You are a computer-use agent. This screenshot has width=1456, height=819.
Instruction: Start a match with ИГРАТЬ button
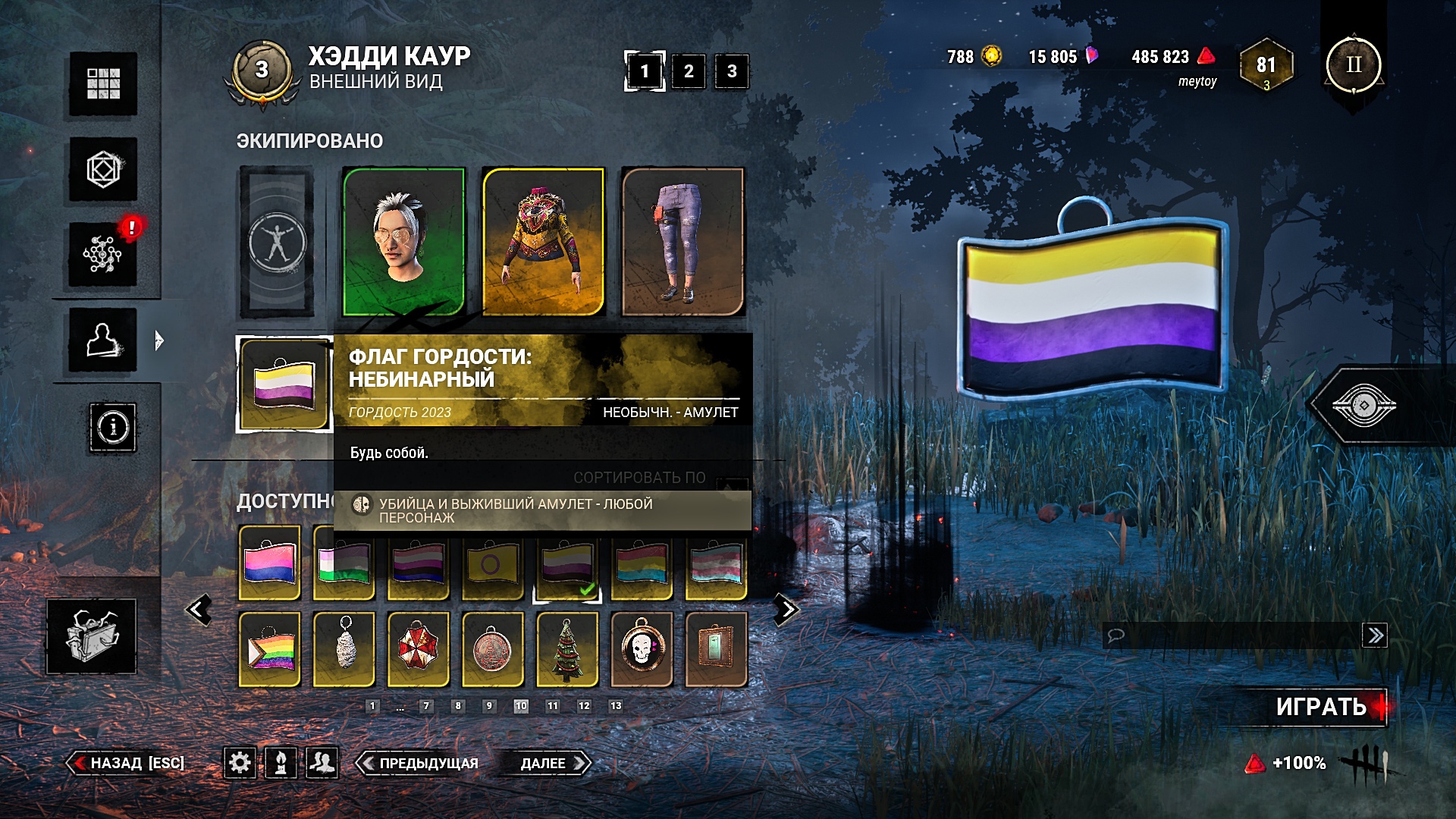coord(1320,707)
